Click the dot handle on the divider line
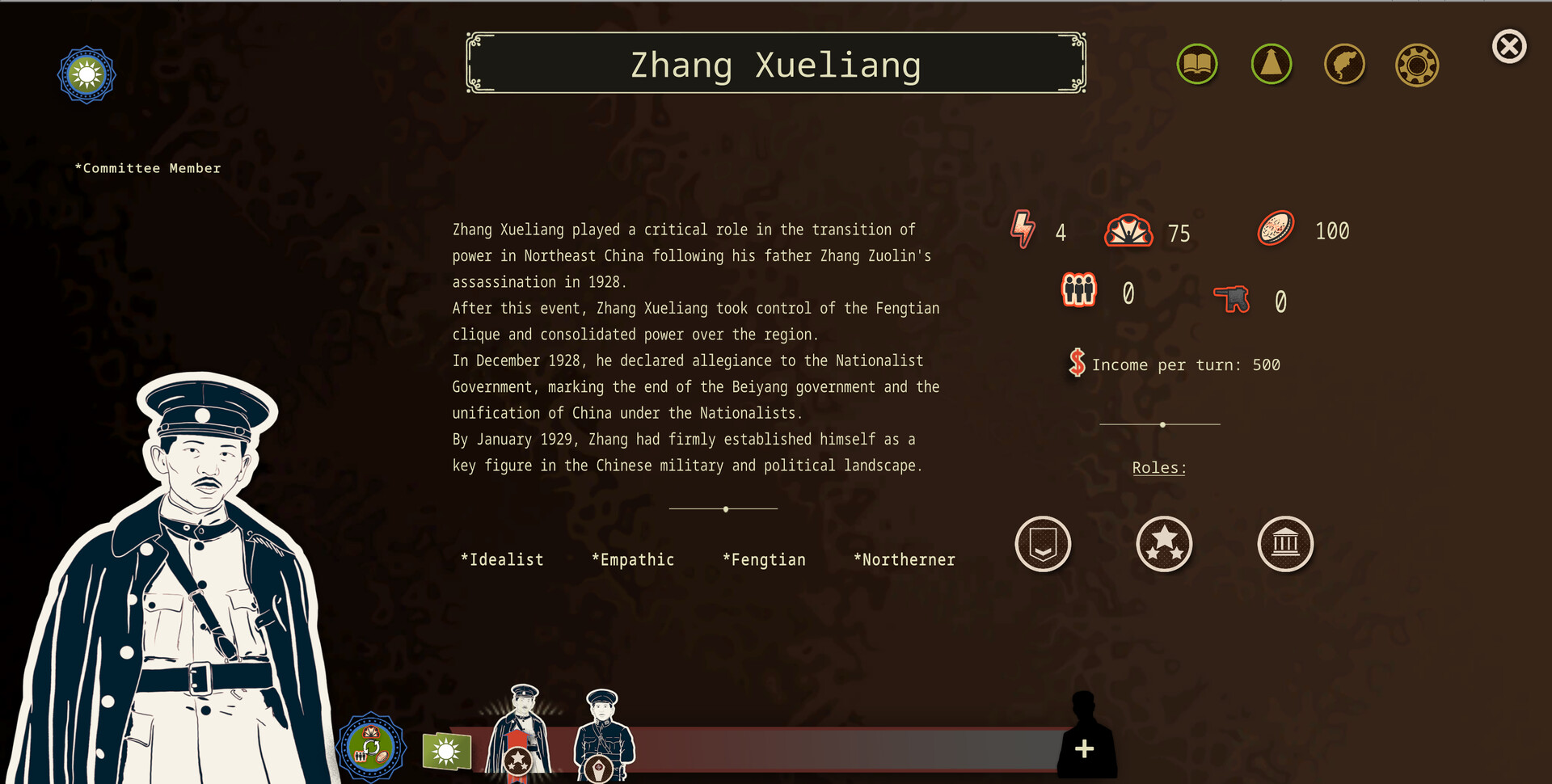The height and width of the screenshot is (784, 1552). (x=1162, y=424)
